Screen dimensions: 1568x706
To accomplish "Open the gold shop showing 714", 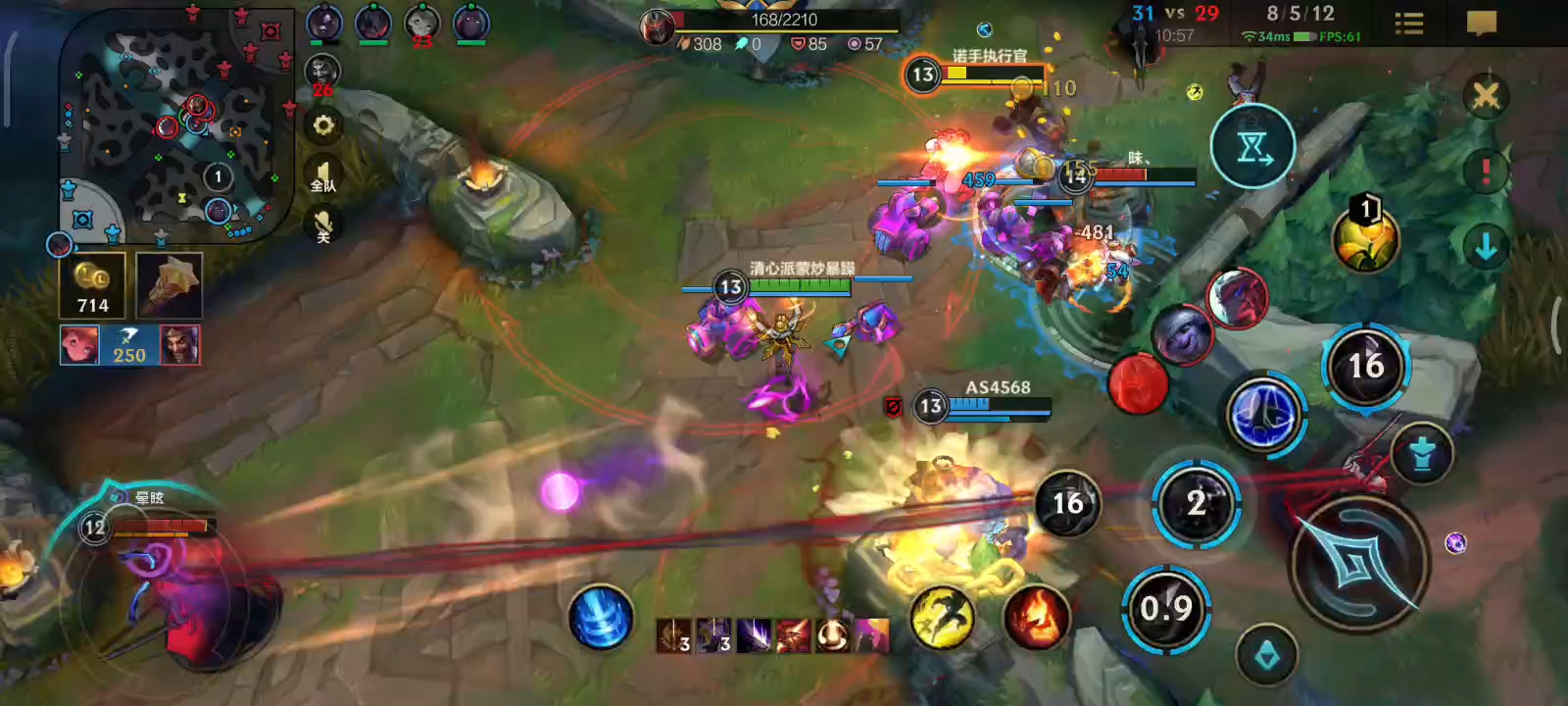I will [x=93, y=285].
